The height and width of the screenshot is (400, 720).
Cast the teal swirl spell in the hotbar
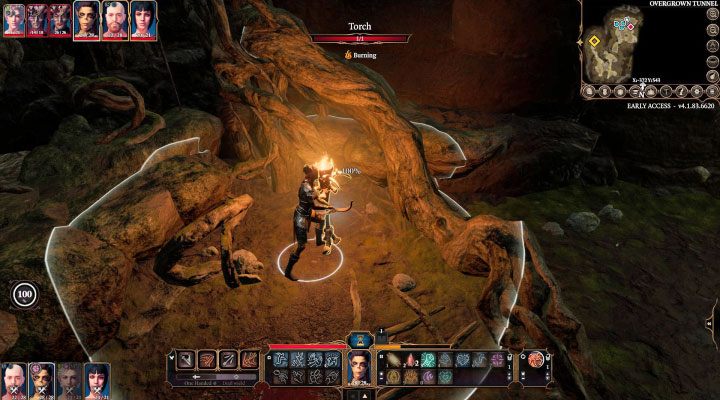(x=427, y=359)
